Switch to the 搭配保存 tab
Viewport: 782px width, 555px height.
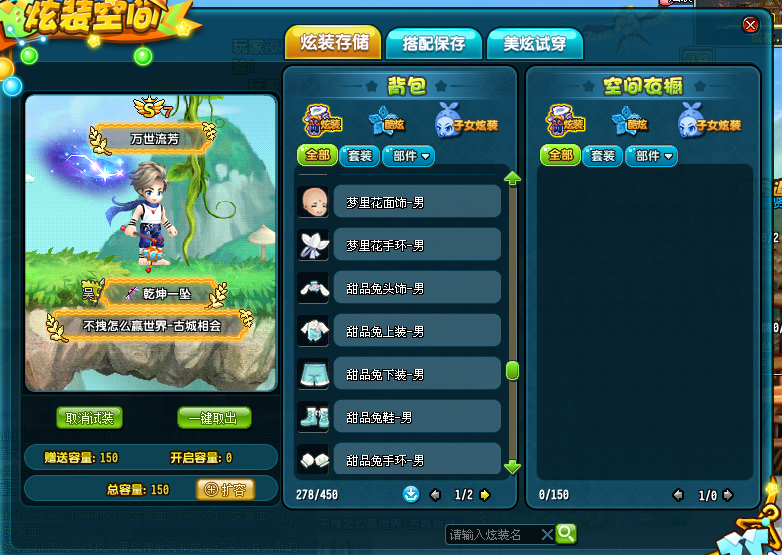[x=433, y=44]
